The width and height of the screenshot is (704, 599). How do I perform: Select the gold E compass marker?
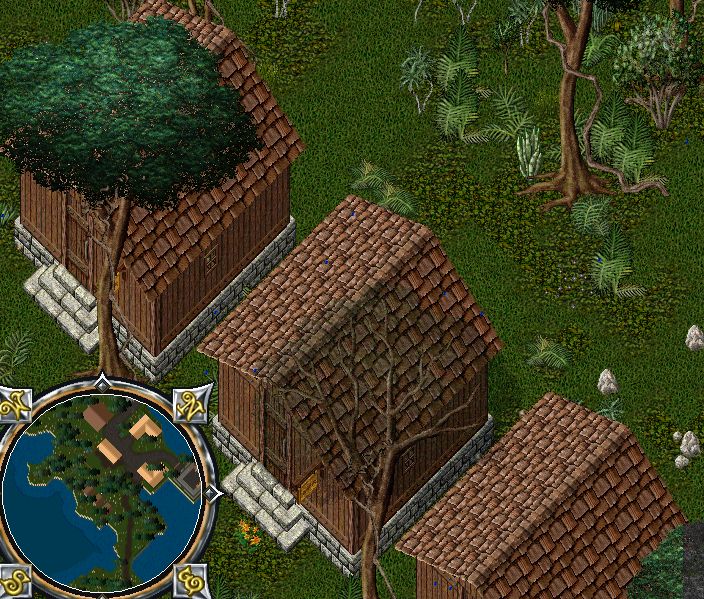pyautogui.click(x=189, y=580)
